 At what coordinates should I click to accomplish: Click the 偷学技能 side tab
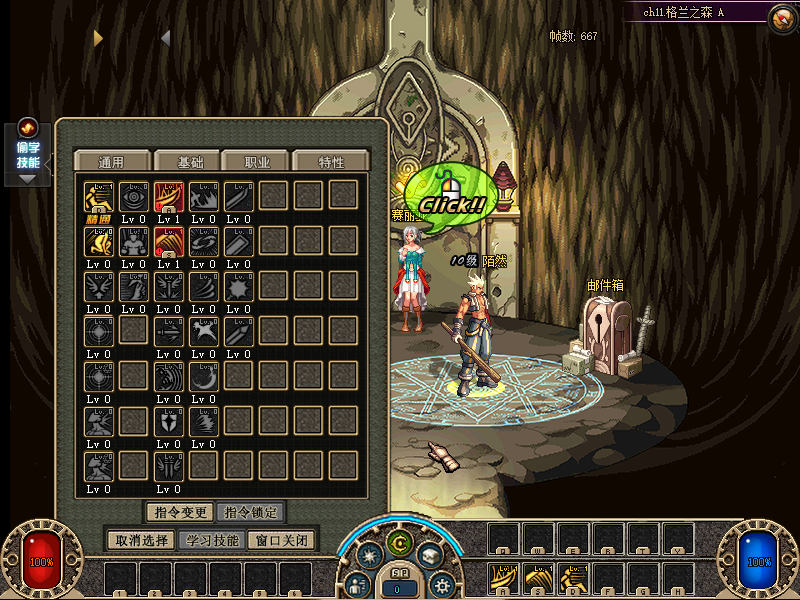[28, 153]
